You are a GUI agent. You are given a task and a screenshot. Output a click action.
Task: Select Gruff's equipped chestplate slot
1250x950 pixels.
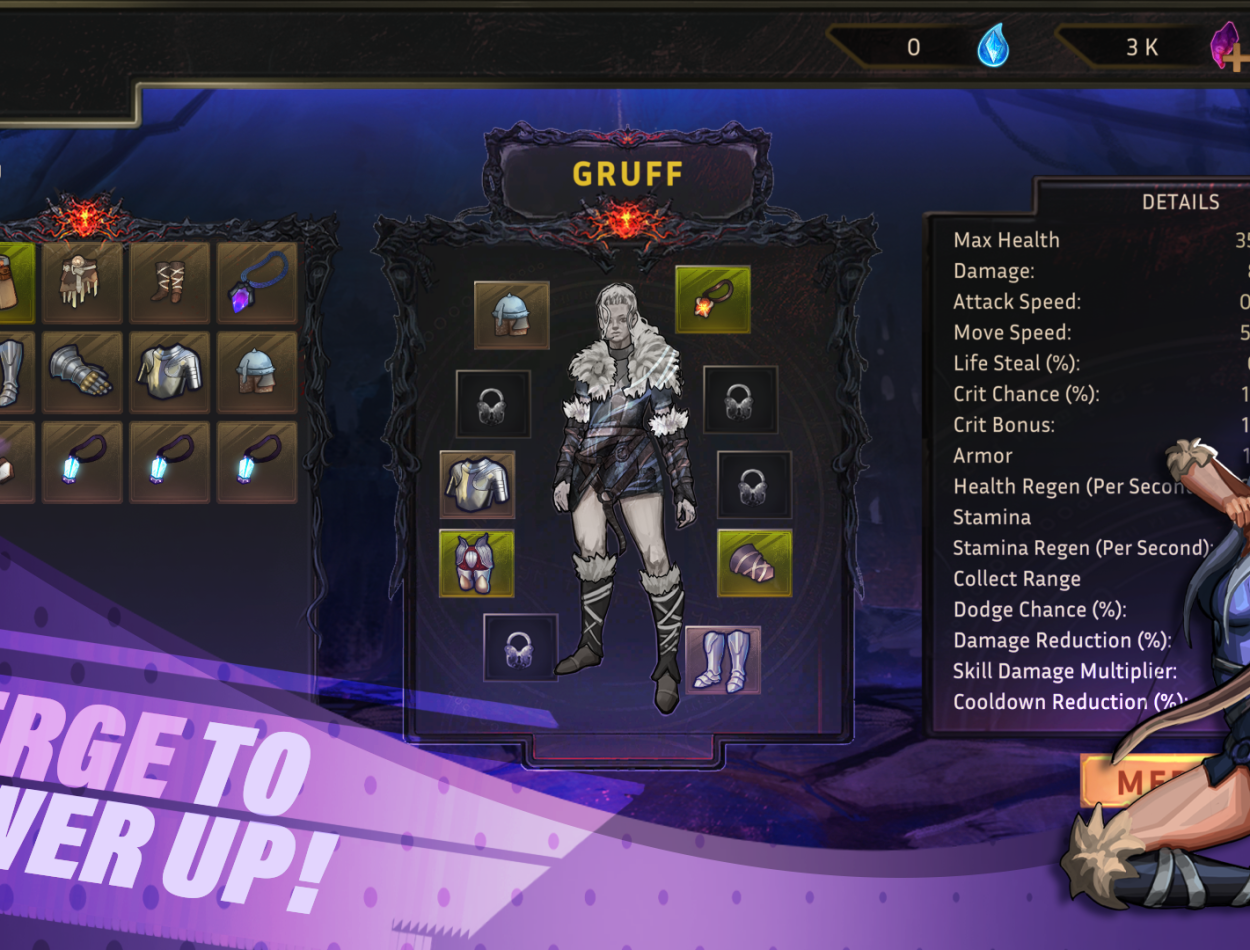point(477,485)
